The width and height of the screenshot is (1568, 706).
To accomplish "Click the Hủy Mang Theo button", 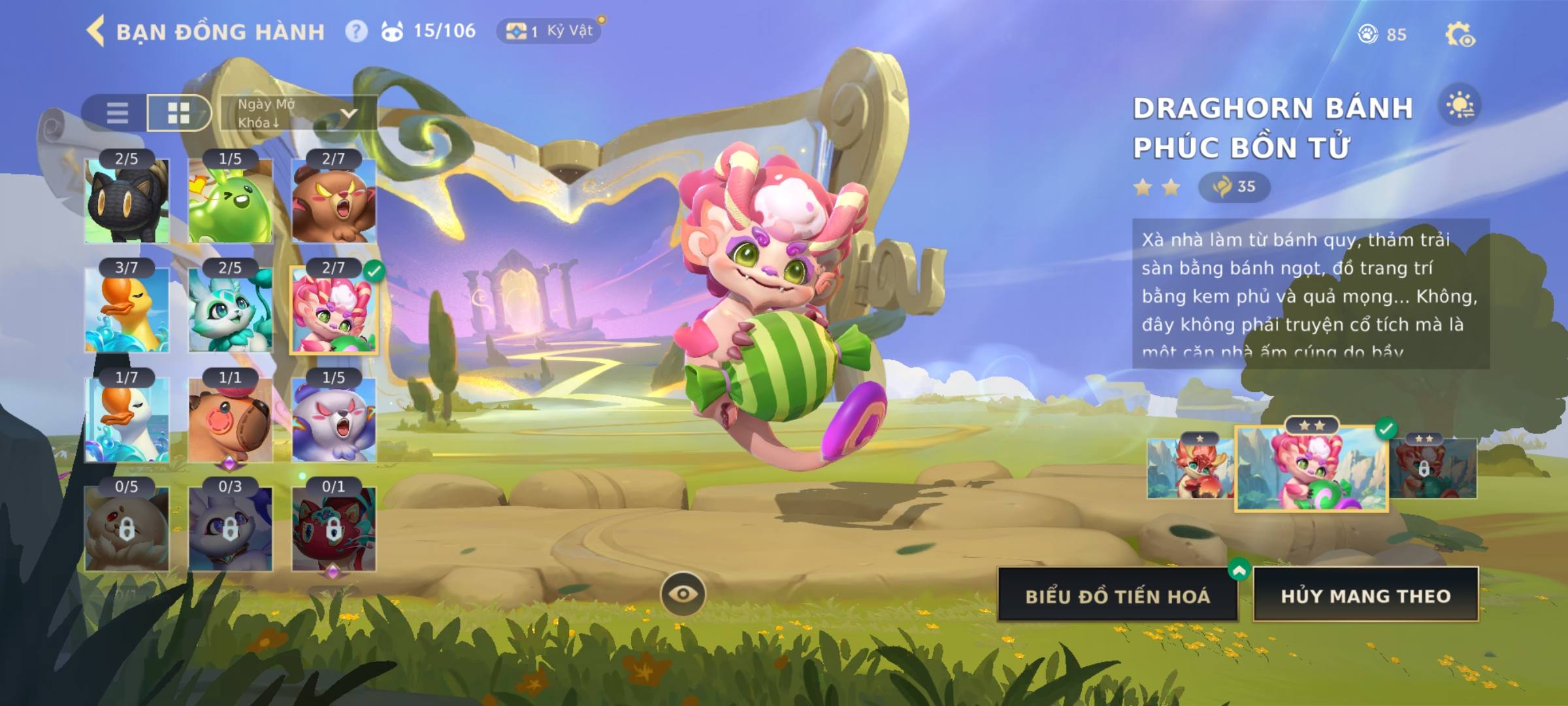I will [1365, 596].
